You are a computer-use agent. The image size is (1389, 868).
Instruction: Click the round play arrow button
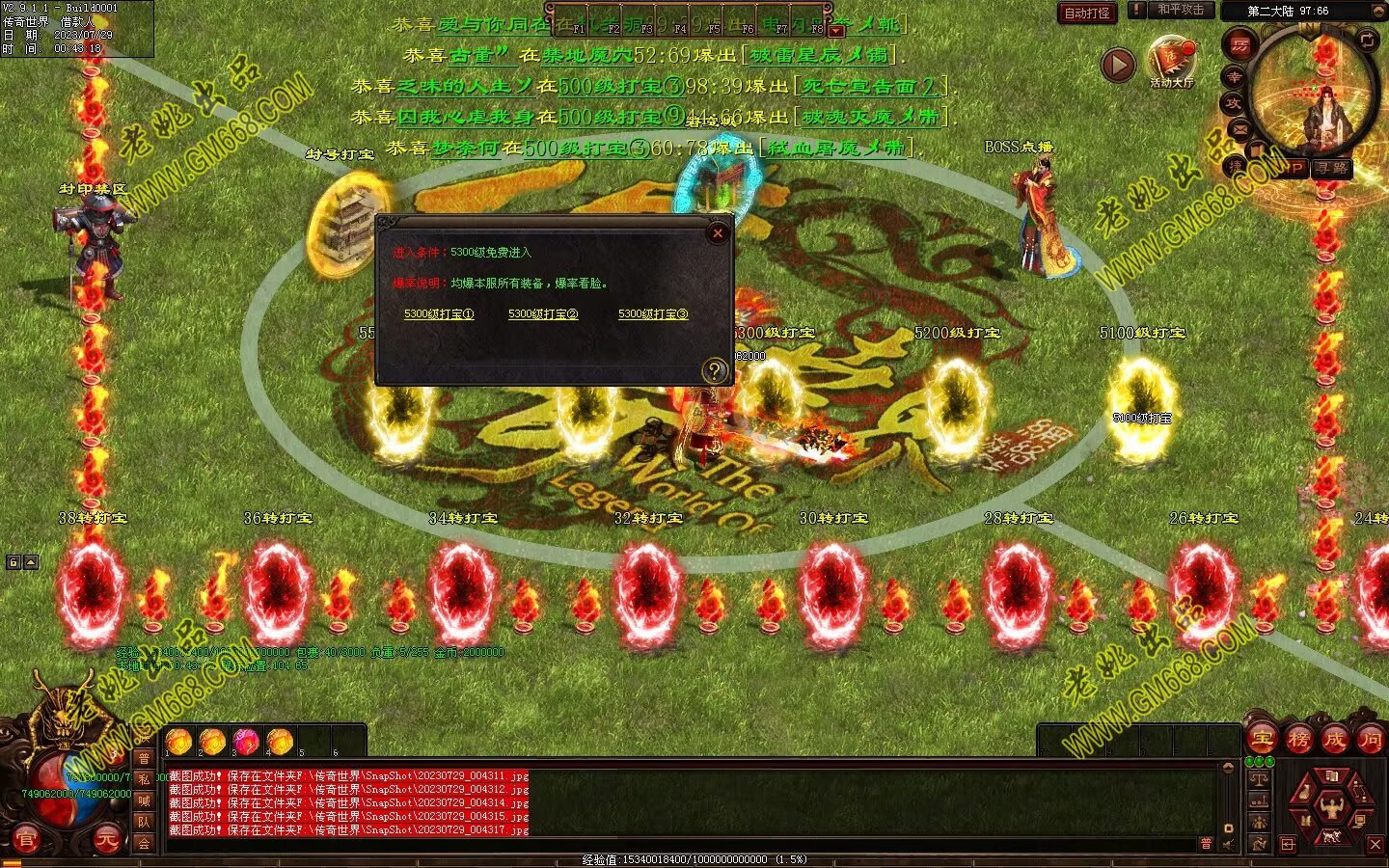point(1118,65)
